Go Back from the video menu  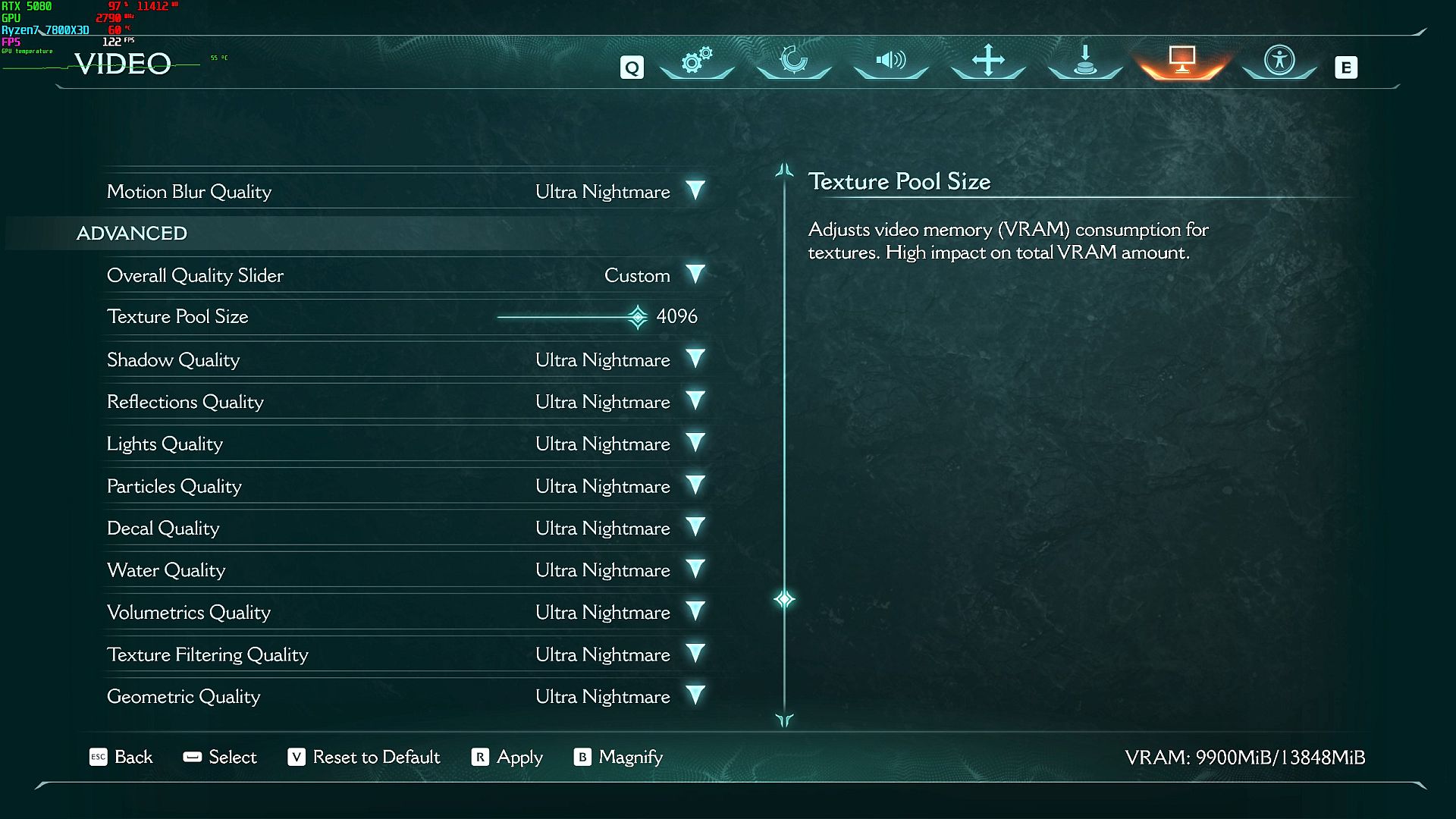point(121,757)
